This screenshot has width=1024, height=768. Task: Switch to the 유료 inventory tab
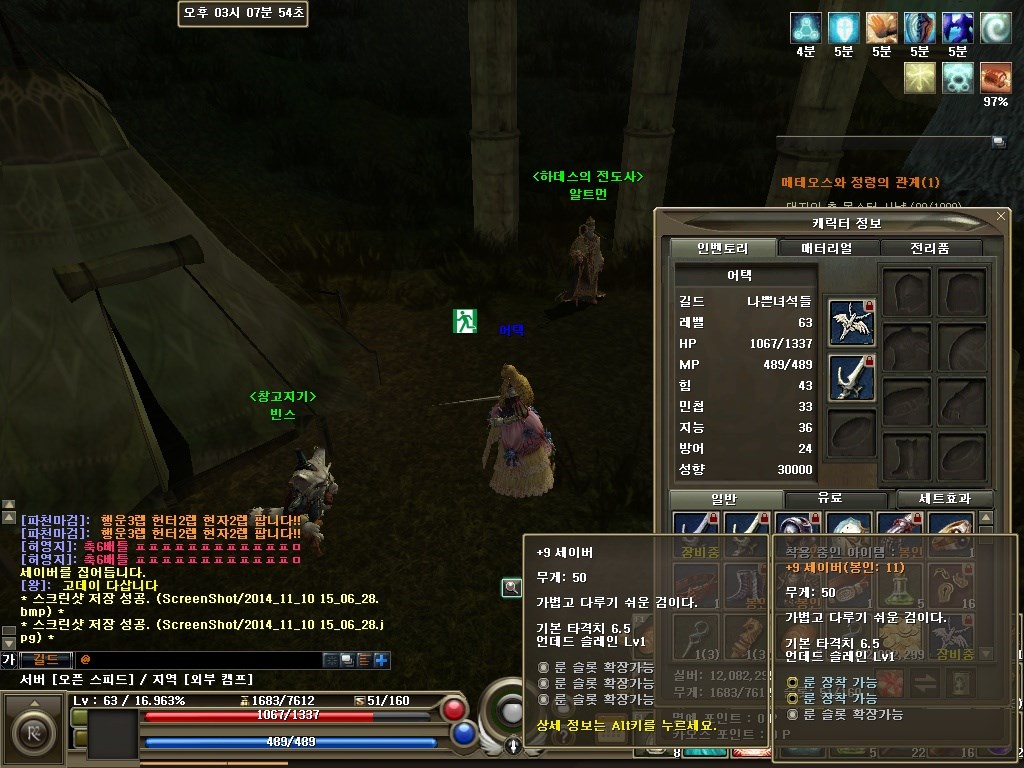click(831, 498)
